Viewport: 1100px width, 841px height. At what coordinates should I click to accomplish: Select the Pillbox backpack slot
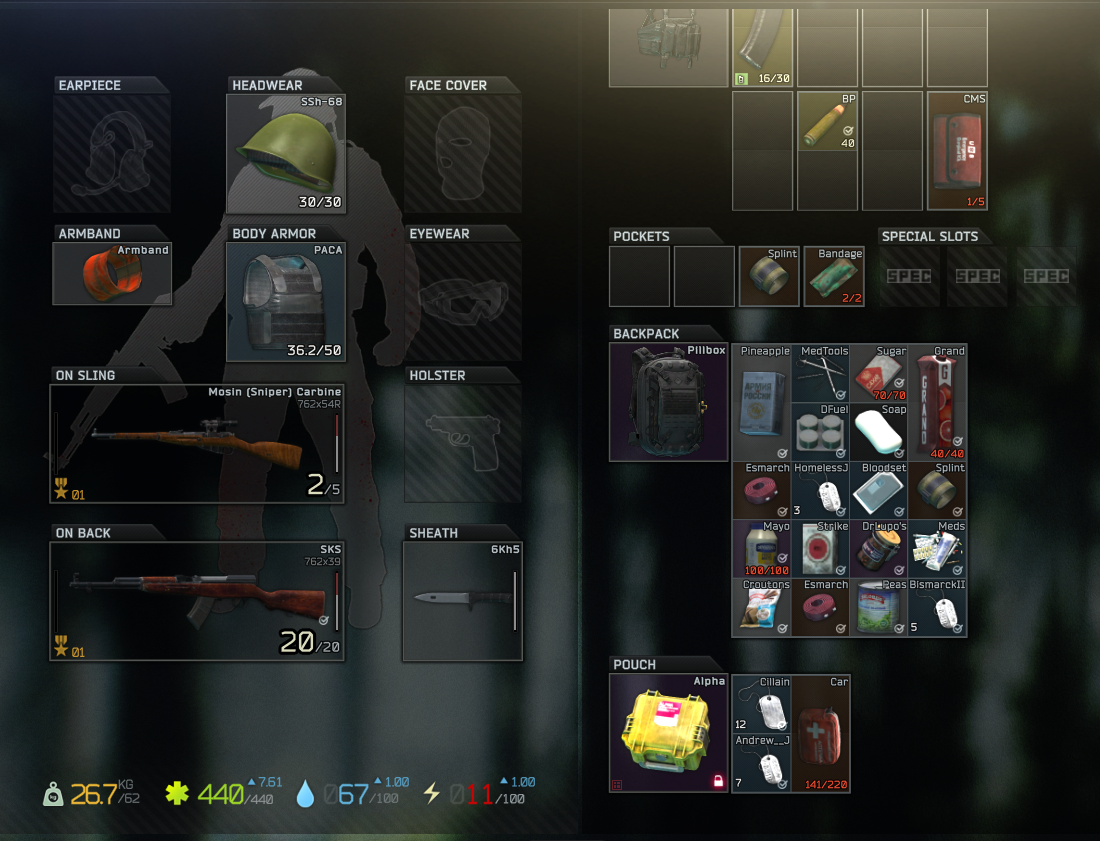pyautogui.click(x=669, y=402)
